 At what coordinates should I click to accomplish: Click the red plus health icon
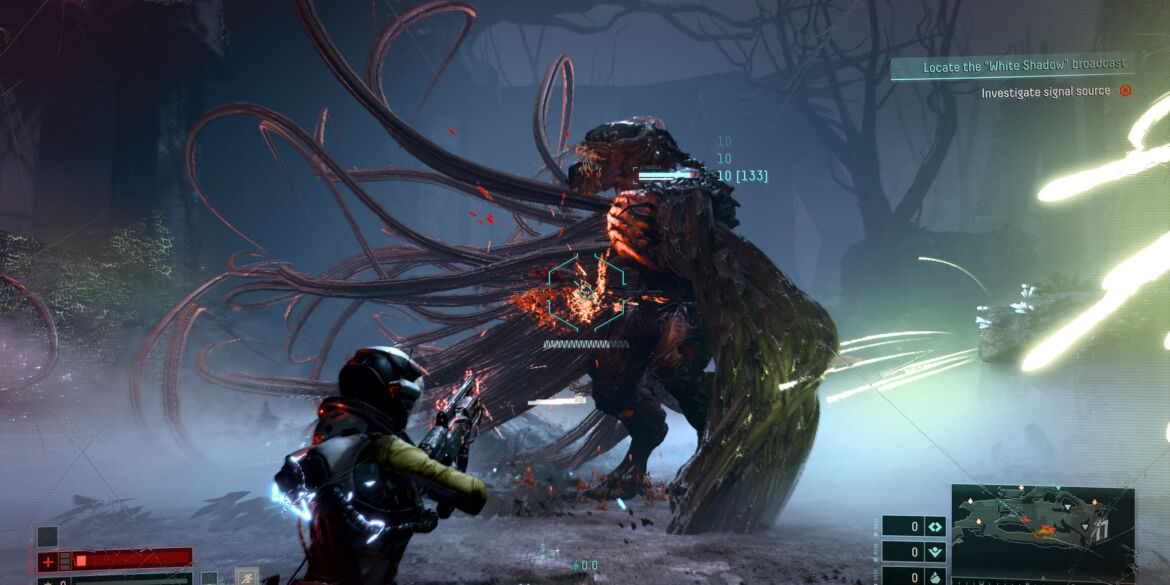[48, 561]
